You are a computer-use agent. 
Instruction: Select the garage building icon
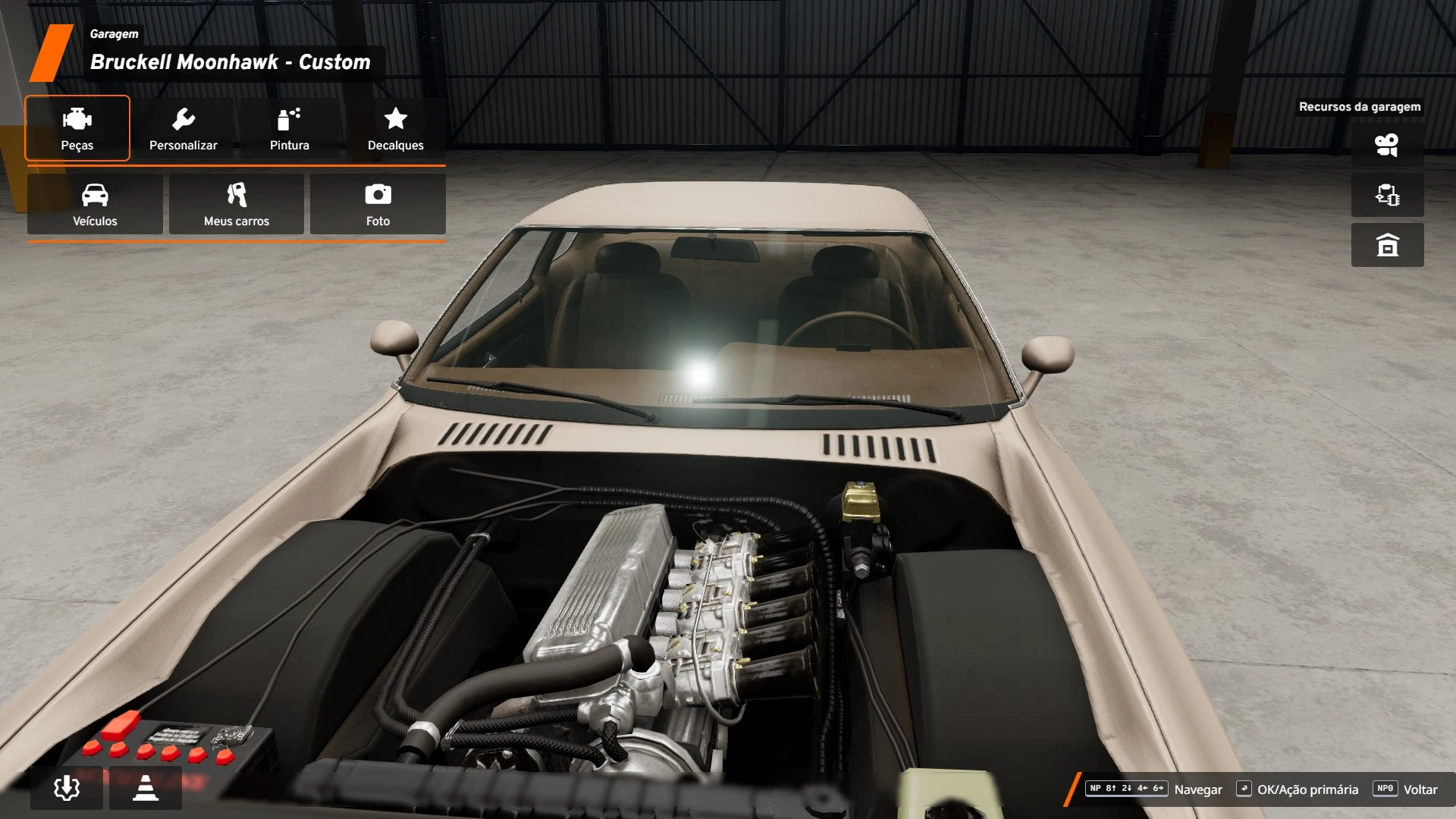tap(1387, 245)
